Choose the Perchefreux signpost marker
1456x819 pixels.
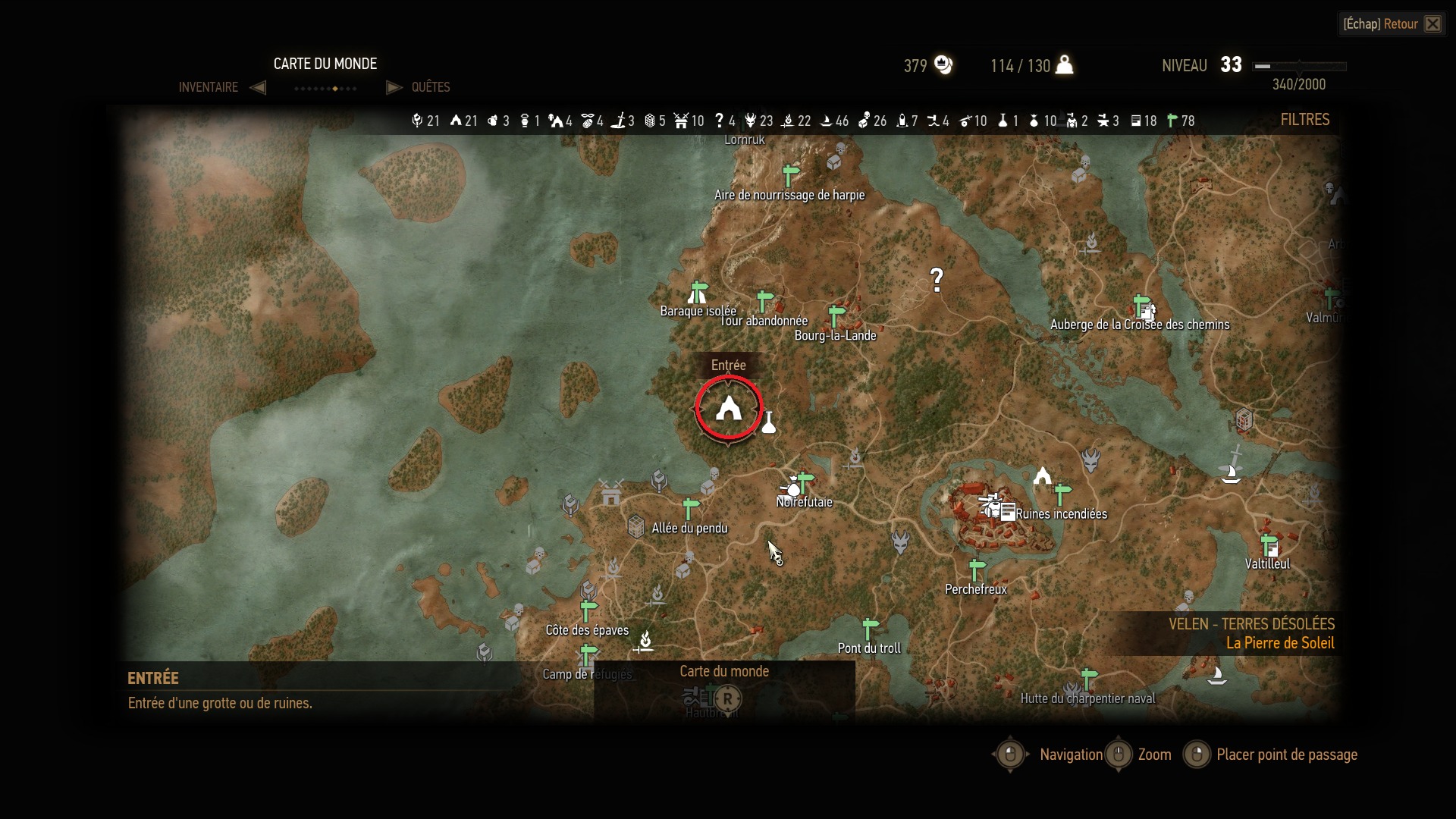977,570
